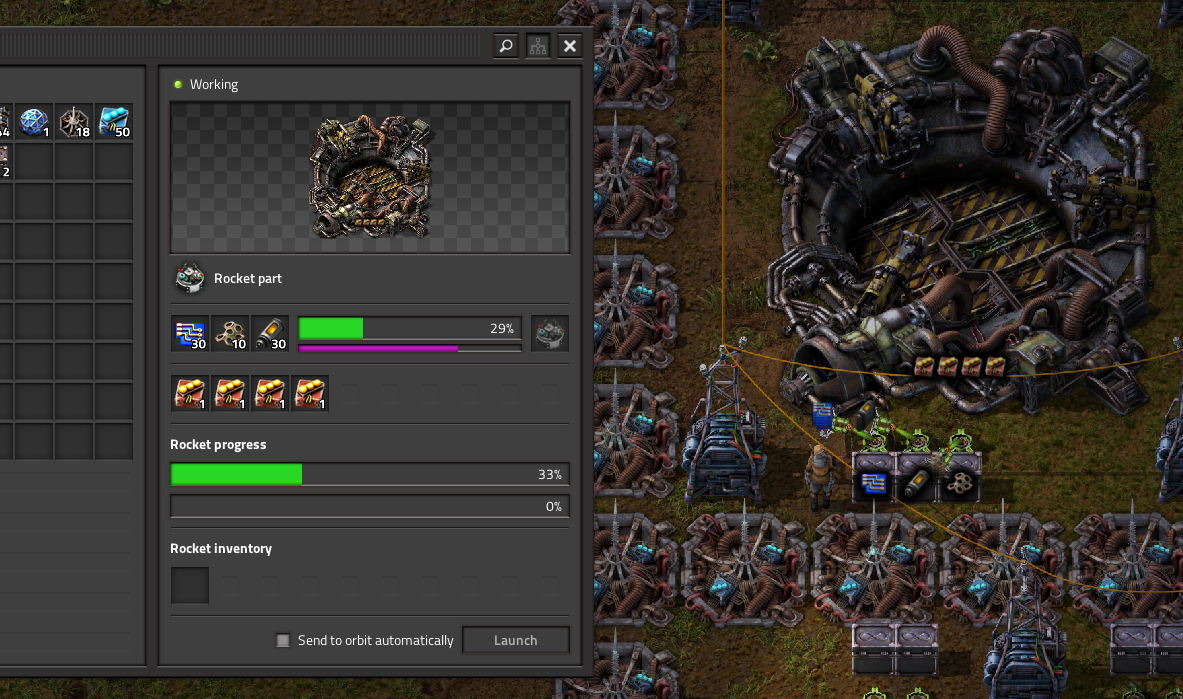Toggle Send to orbit automatically
Image resolution: width=1183 pixels, height=699 pixels.
(x=284, y=640)
